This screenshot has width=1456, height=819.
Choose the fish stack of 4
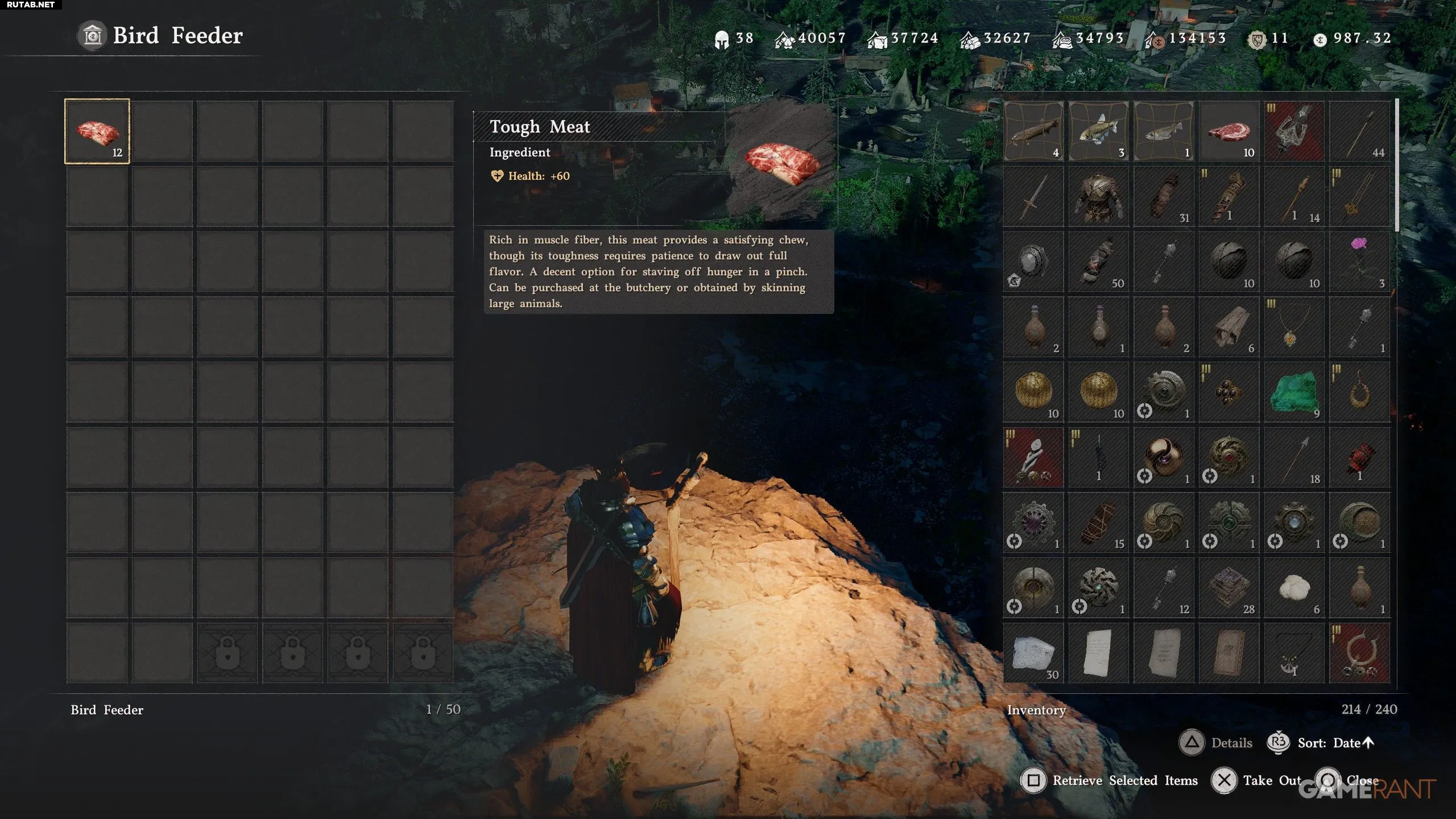[1033, 131]
